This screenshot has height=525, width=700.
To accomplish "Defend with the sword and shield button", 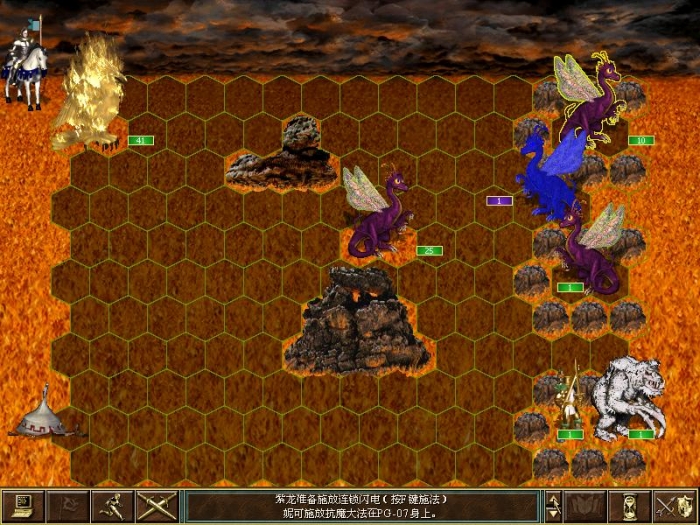I will [675, 506].
